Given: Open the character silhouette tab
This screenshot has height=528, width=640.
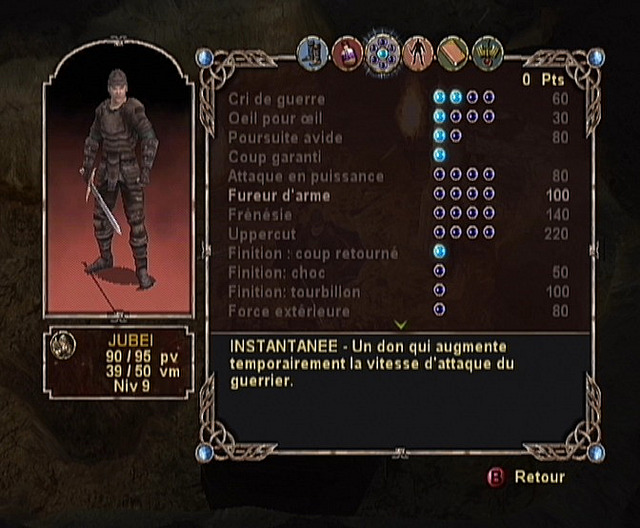Looking at the screenshot, I should pos(417,50).
